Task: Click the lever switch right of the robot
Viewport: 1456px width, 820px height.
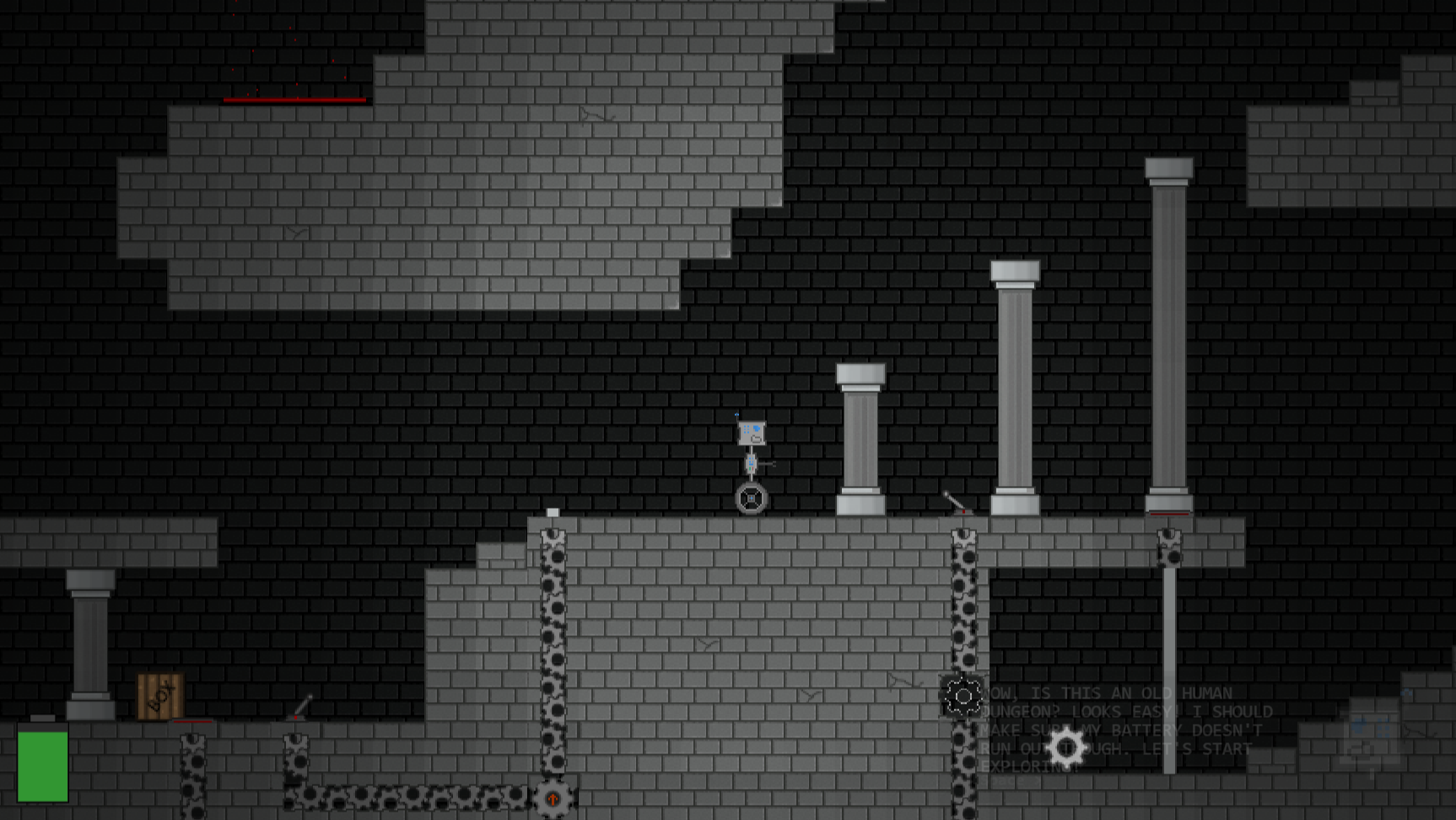Action: [x=952, y=500]
